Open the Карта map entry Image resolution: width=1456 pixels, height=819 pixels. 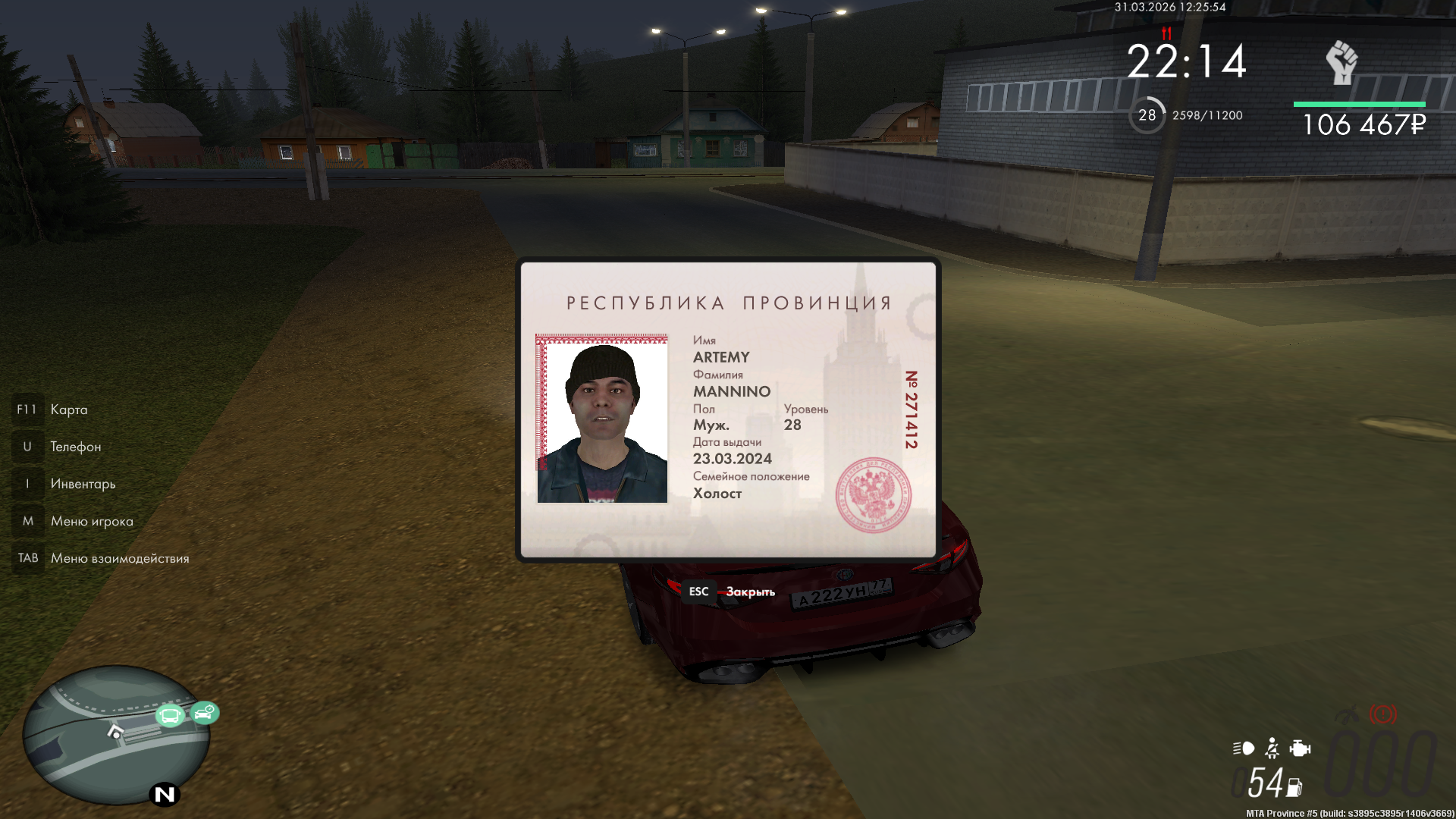coord(68,409)
